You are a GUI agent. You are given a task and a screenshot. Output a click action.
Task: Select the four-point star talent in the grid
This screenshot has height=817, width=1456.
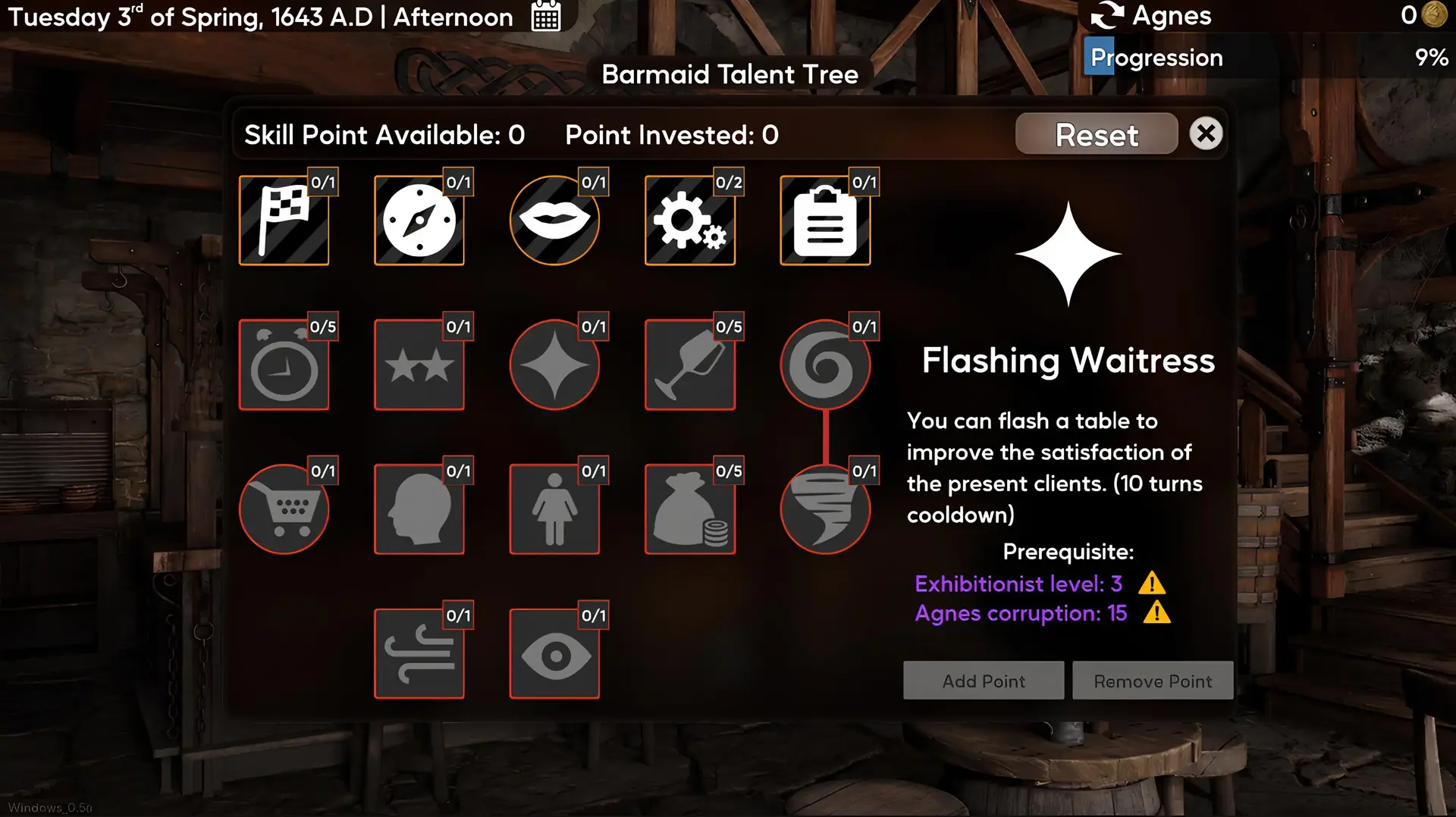pos(554,365)
